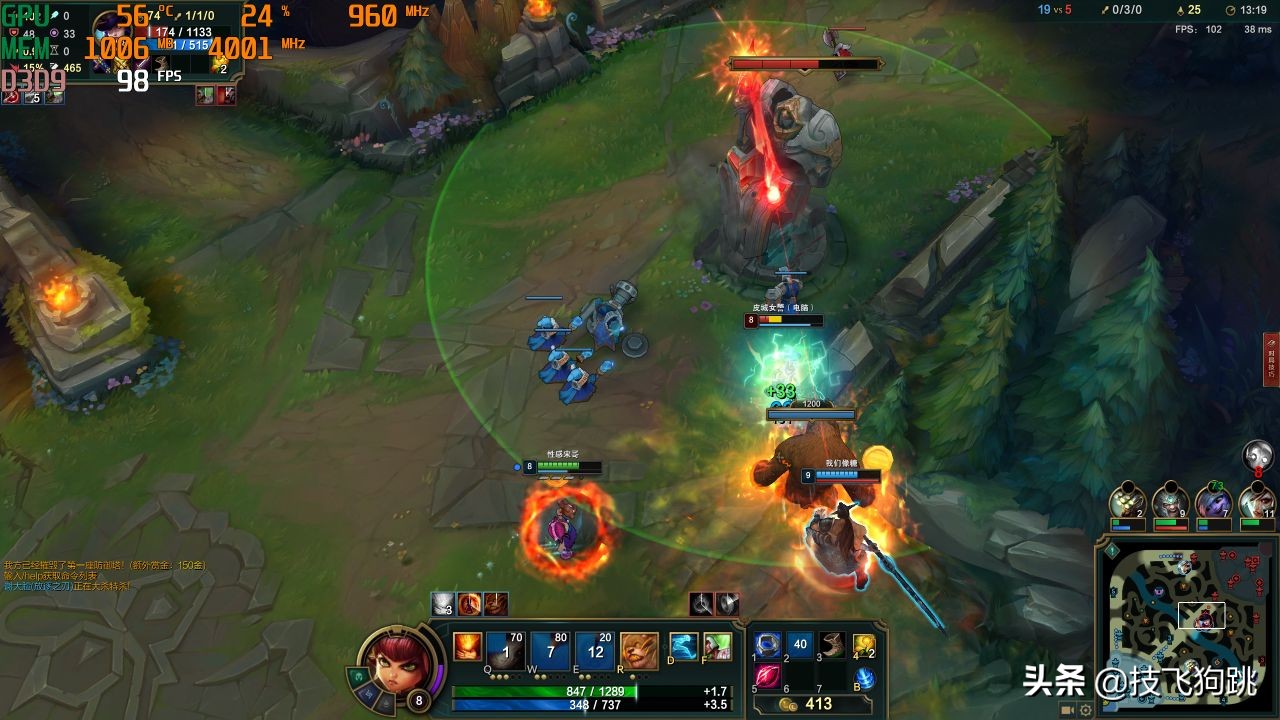This screenshot has width=1280, height=720.
Task: Select the level 11 white-haired teammate portrait
Action: pos(1257,500)
